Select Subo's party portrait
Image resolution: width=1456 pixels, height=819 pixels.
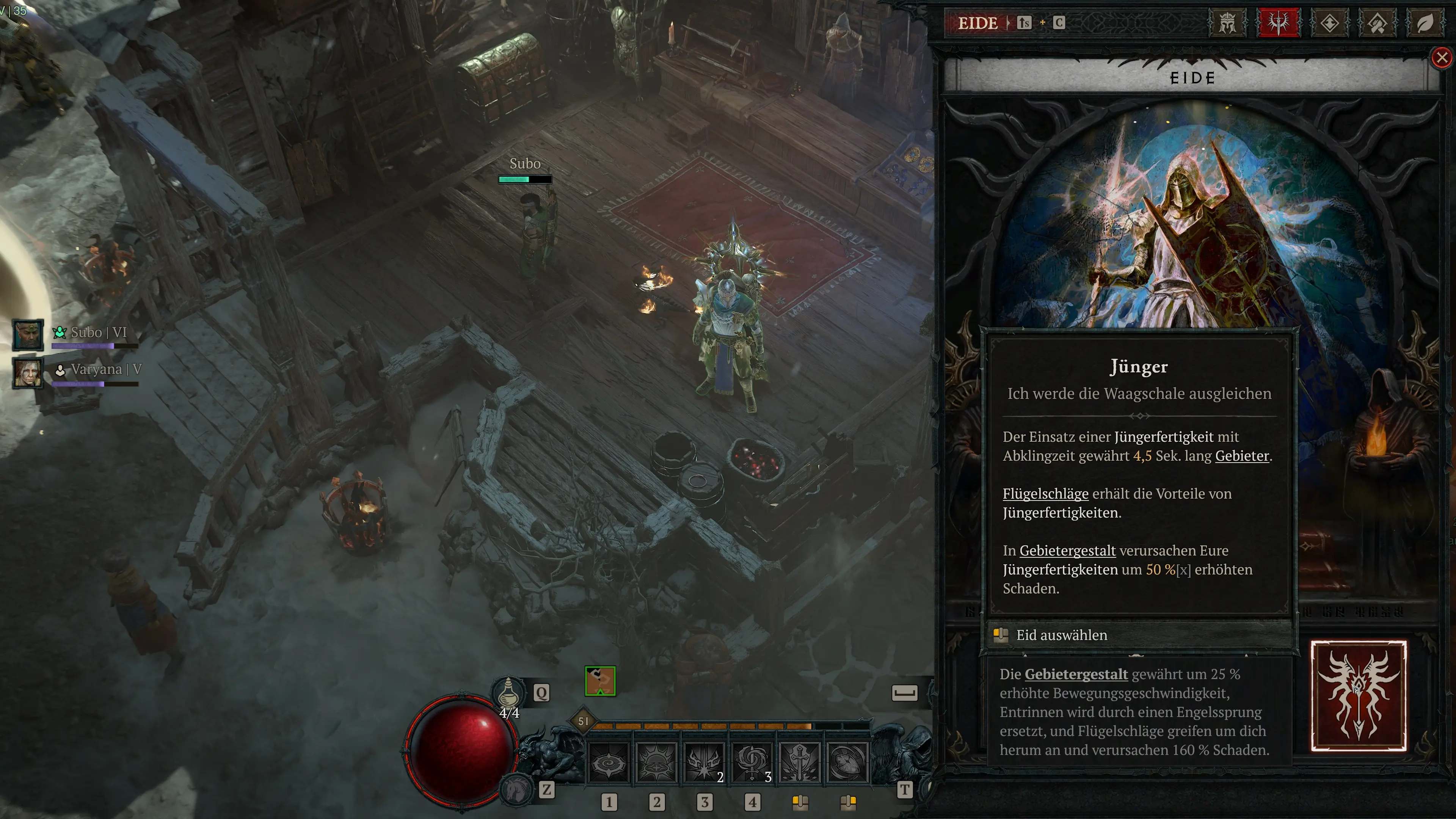(x=28, y=334)
